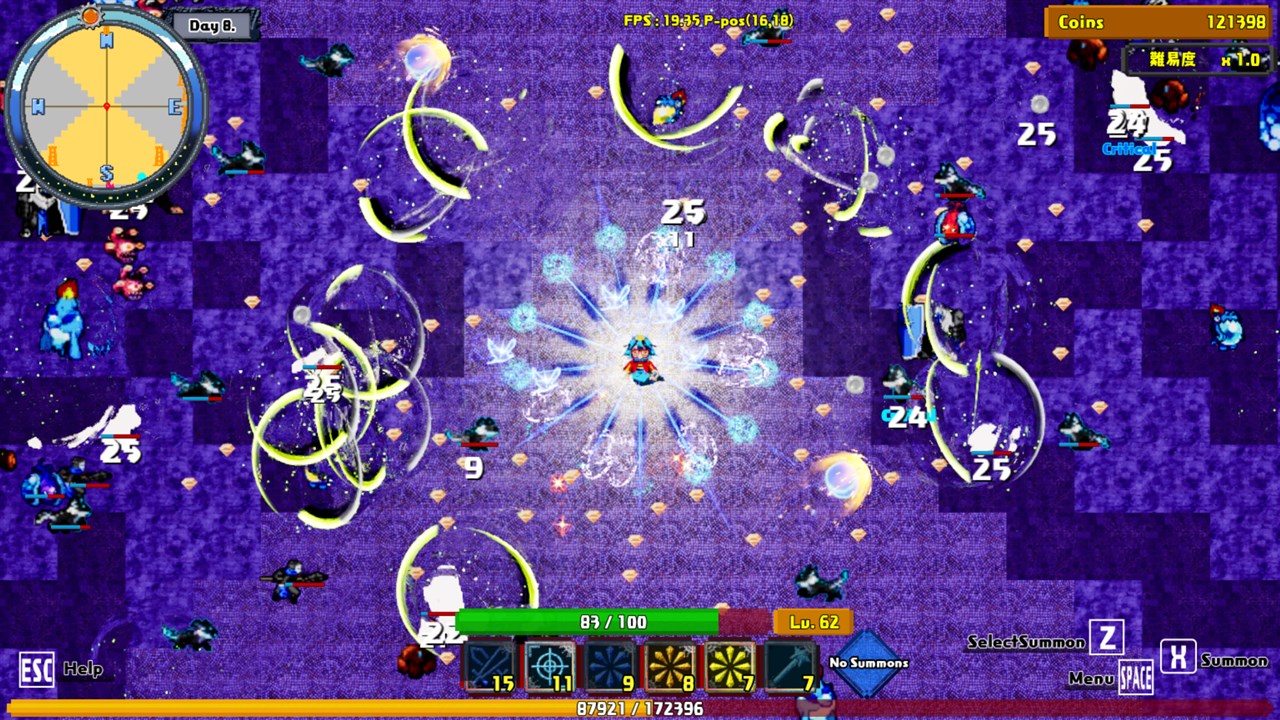This screenshot has height=720, width=1280.
Task: Pick the yellow burst skill numbered 7
Action: click(x=730, y=666)
